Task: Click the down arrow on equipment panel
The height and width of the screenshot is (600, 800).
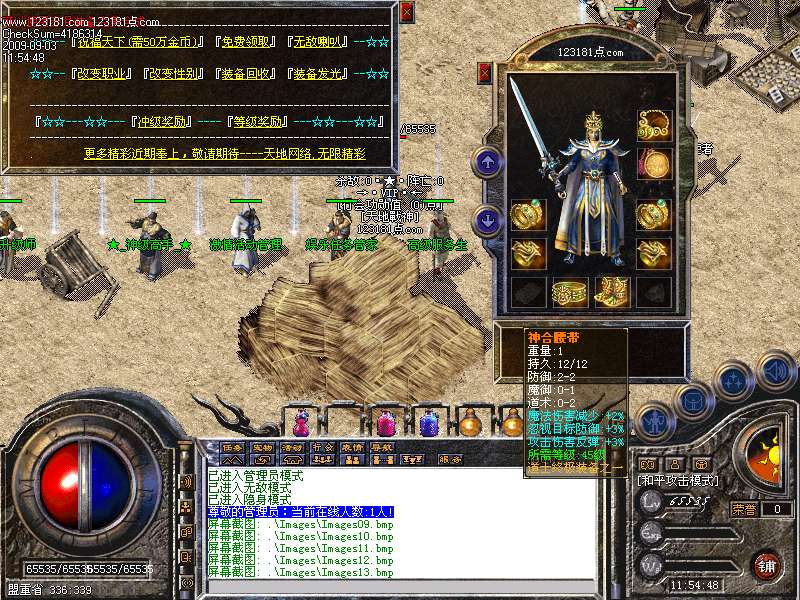Action: point(488,220)
